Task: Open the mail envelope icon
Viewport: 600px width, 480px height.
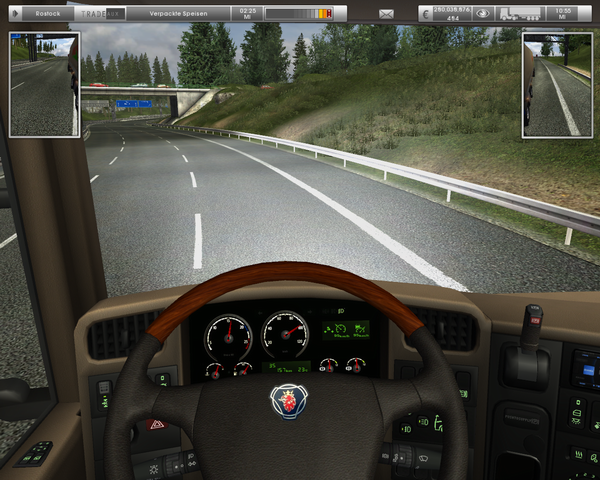Action: tap(387, 14)
